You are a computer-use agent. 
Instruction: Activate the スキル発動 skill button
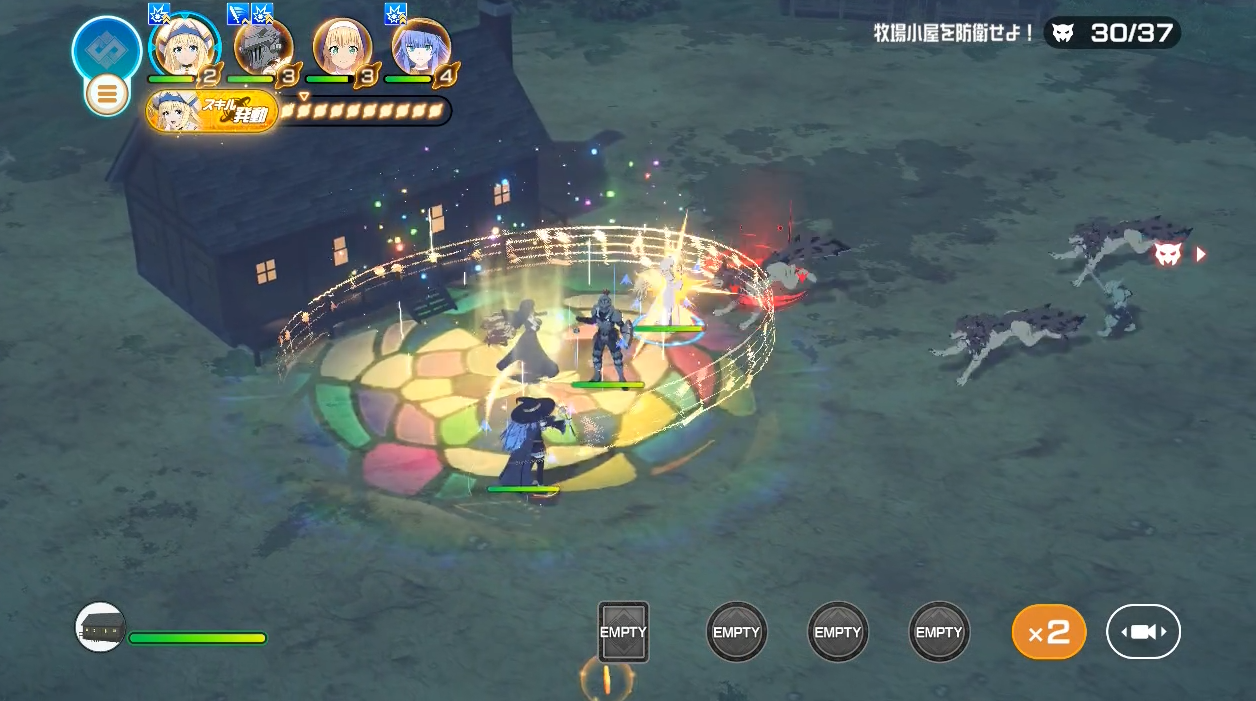[x=212, y=111]
